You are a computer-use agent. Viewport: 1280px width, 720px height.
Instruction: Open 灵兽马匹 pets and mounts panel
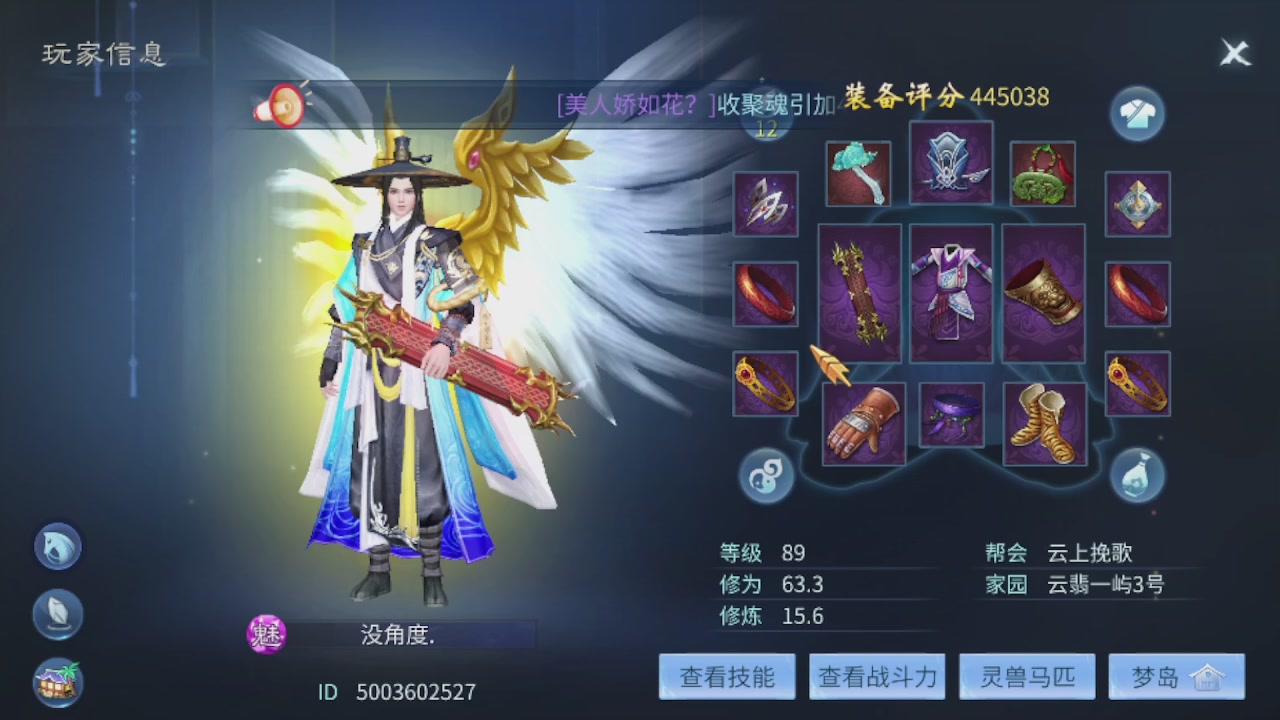pyautogui.click(x=1026, y=676)
